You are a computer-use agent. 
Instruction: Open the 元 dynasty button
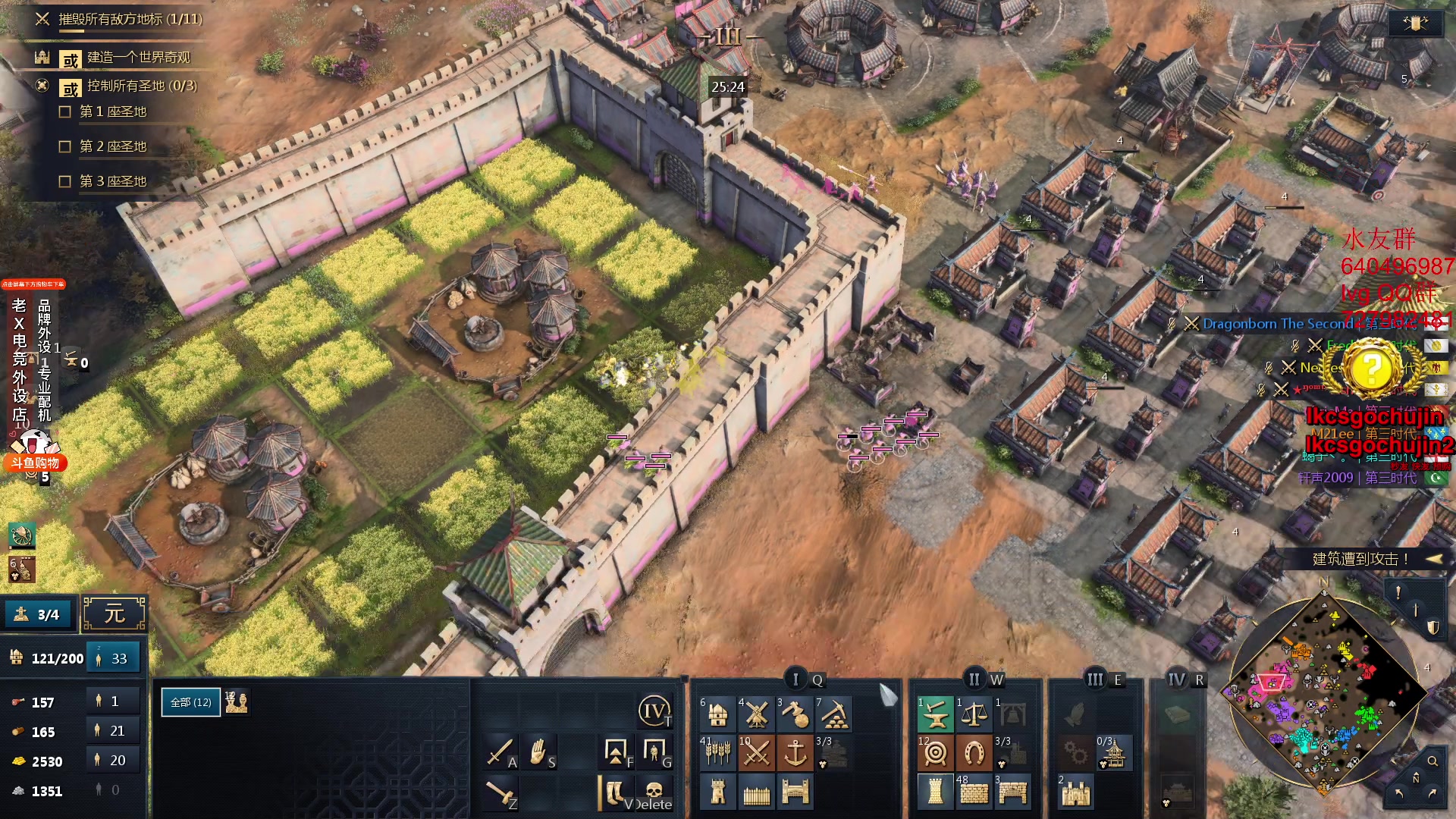click(x=114, y=613)
